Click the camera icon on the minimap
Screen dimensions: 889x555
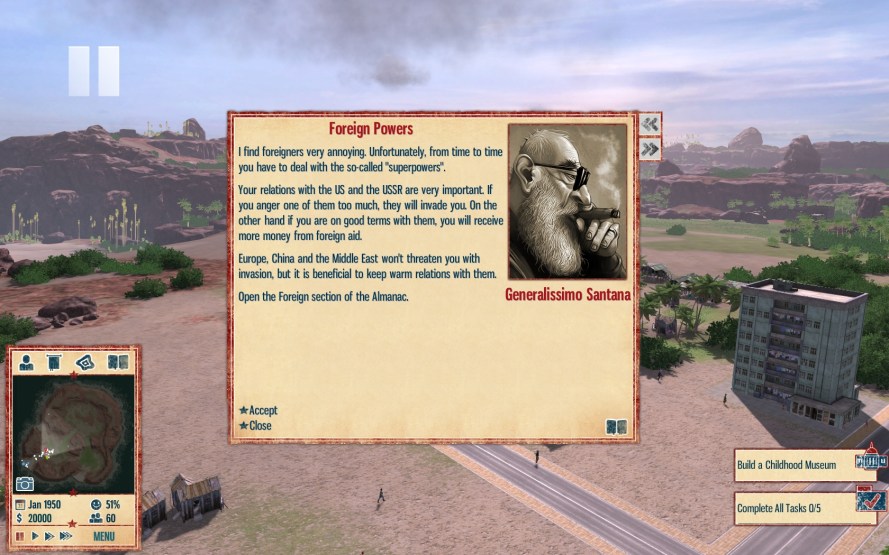point(25,485)
